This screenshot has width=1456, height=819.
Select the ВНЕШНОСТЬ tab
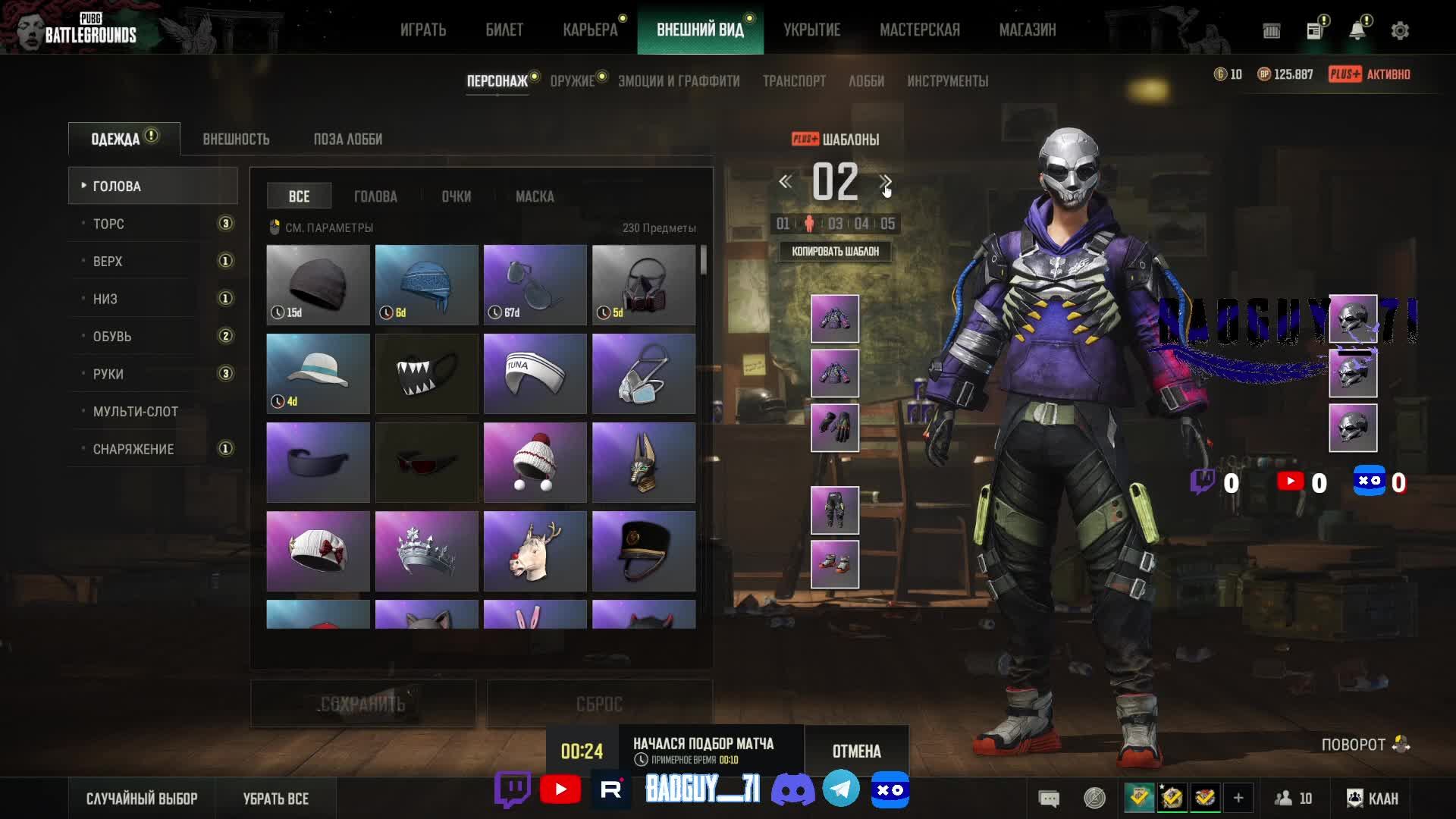click(x=236, y=140)
